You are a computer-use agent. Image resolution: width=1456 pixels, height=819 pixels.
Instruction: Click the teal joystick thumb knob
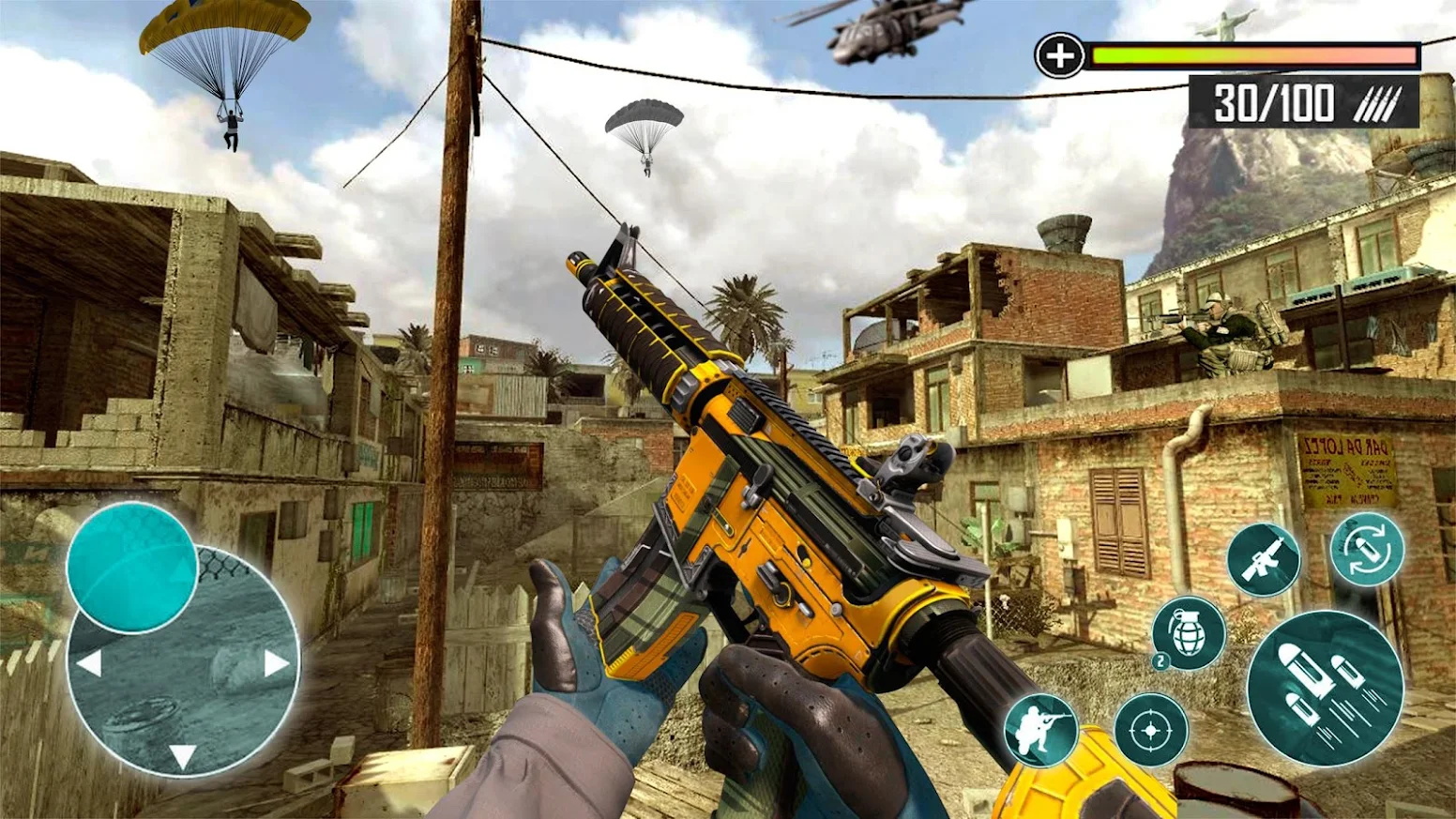tap(131, 567)
